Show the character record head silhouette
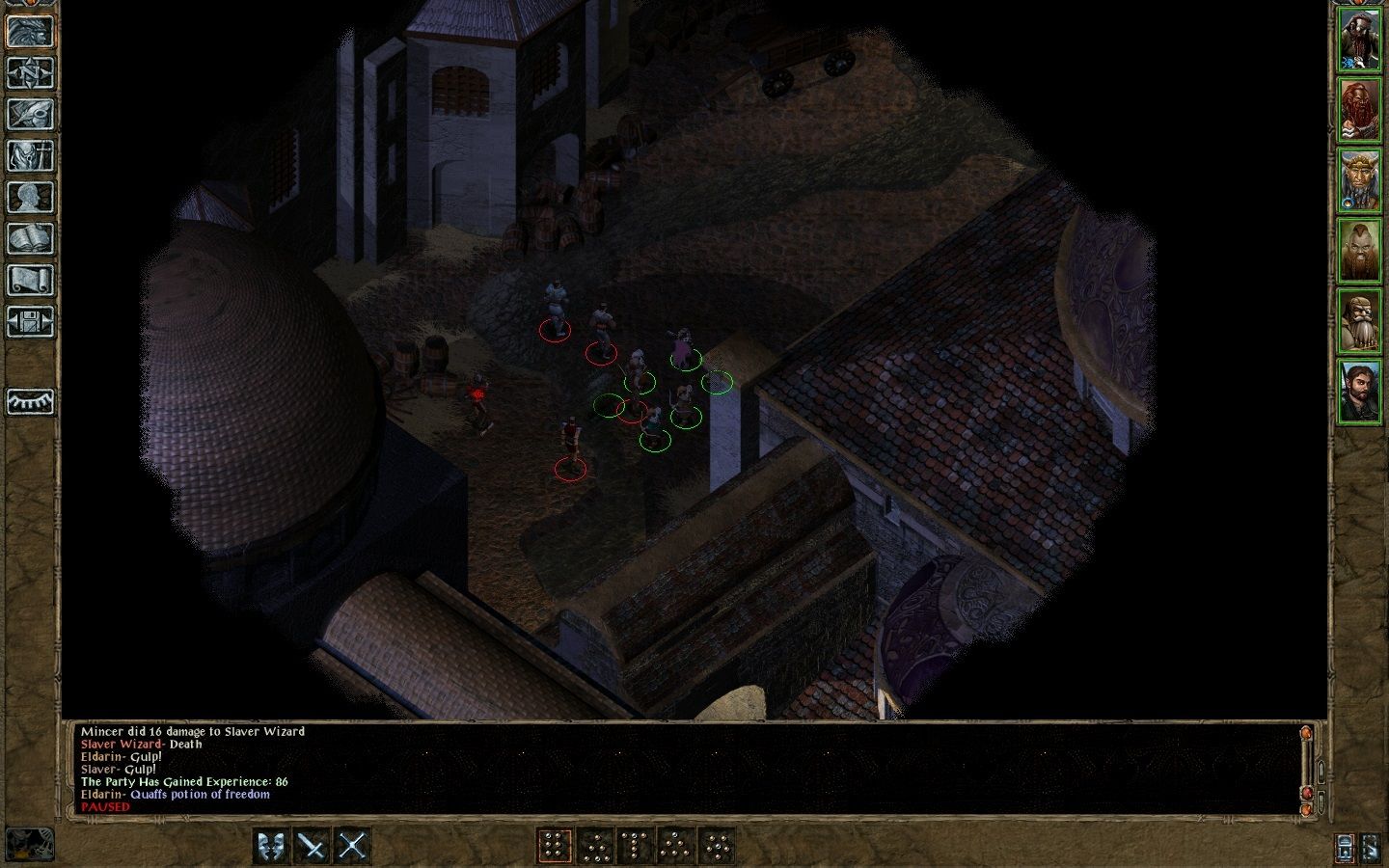Screen dimensions: 1389x868 30,197
